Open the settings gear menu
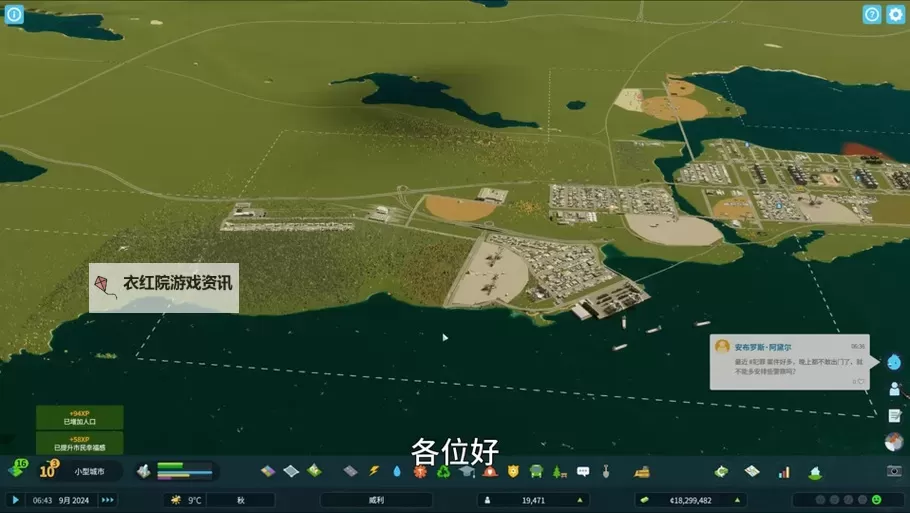Viewport: 910px width, 513px height. pyautogui.click(x=894, y=15)
